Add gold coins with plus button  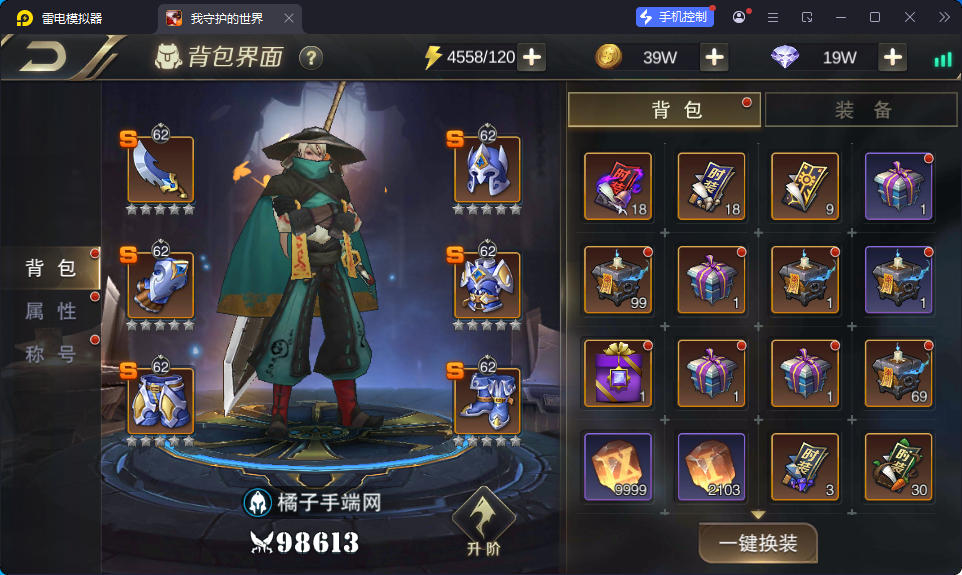714,57
